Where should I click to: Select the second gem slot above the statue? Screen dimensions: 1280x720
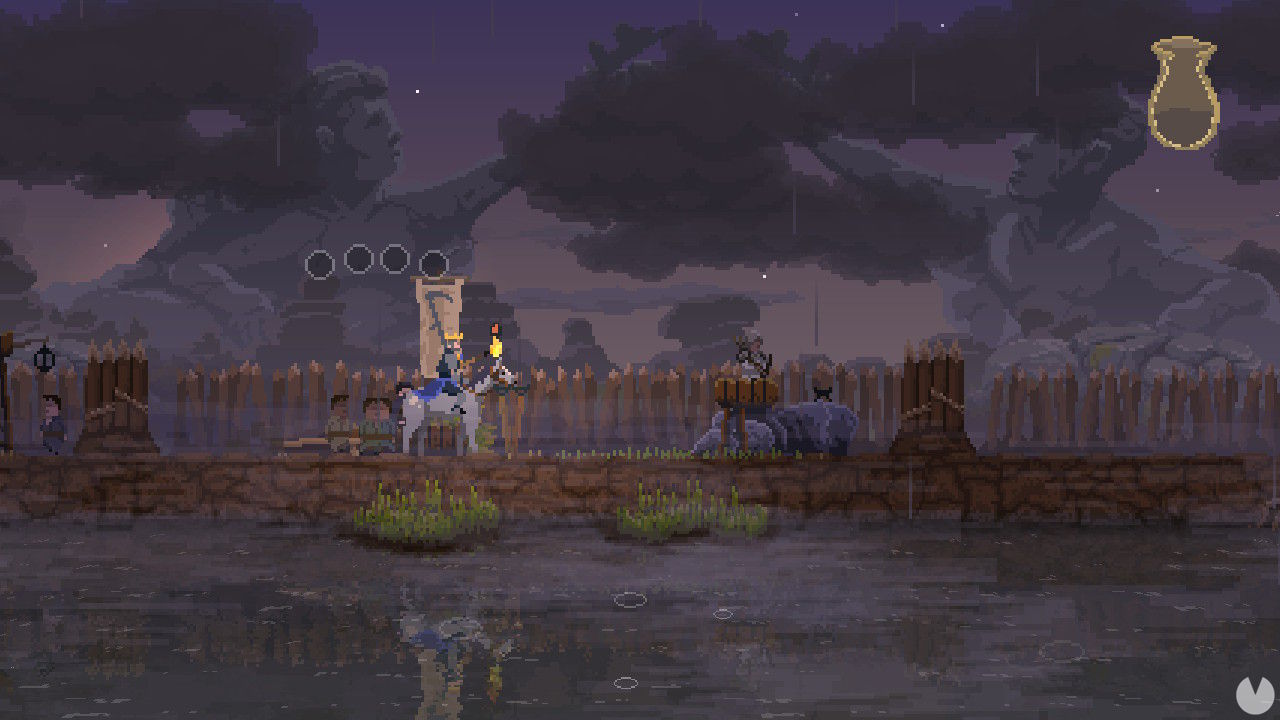click(x=358, y=256)
